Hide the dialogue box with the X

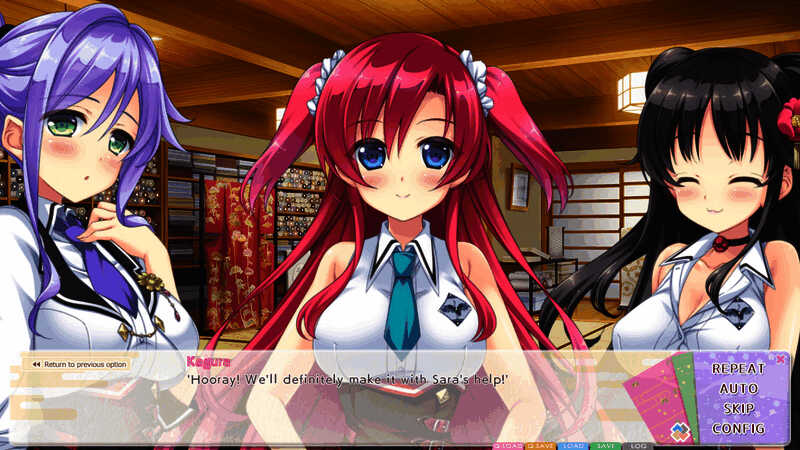780,358
